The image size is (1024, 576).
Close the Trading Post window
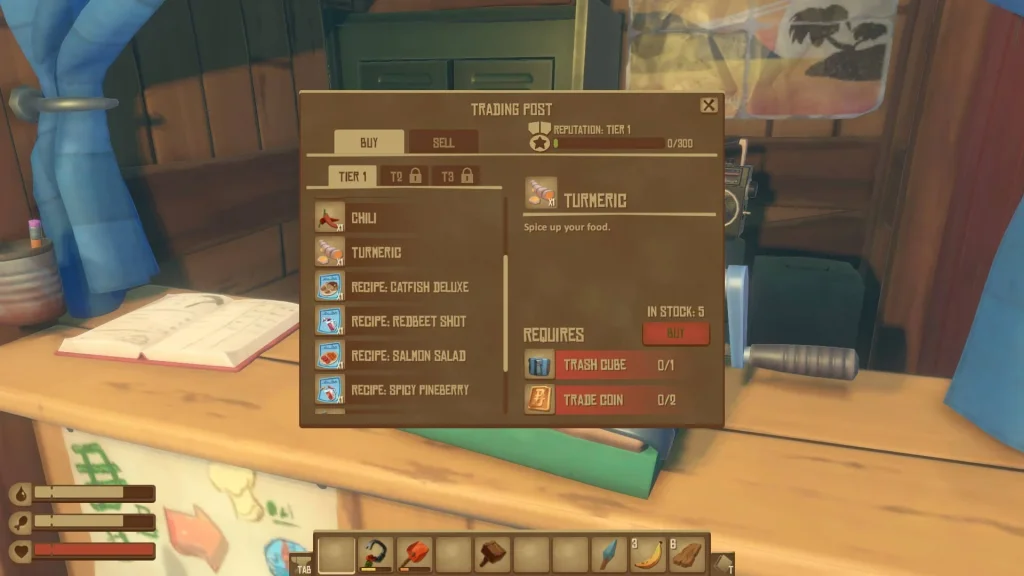point(708,105)
